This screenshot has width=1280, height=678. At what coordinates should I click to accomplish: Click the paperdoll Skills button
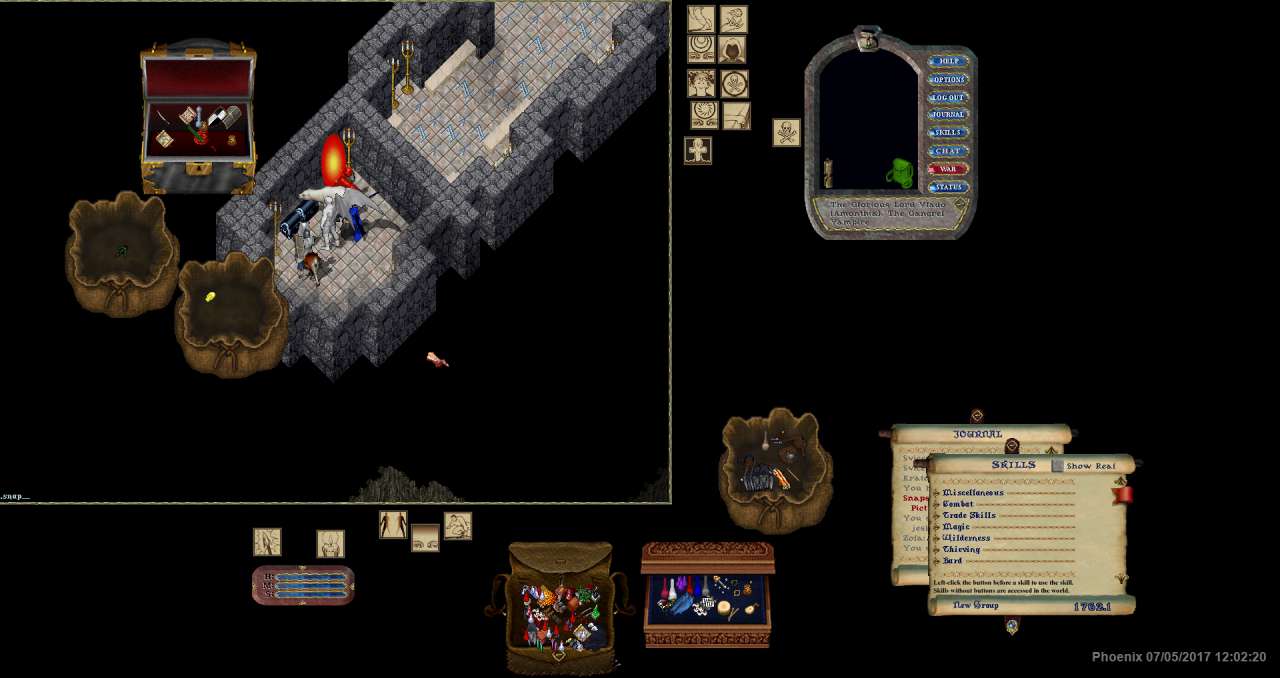pyautogui.click(x=947, y=133)
